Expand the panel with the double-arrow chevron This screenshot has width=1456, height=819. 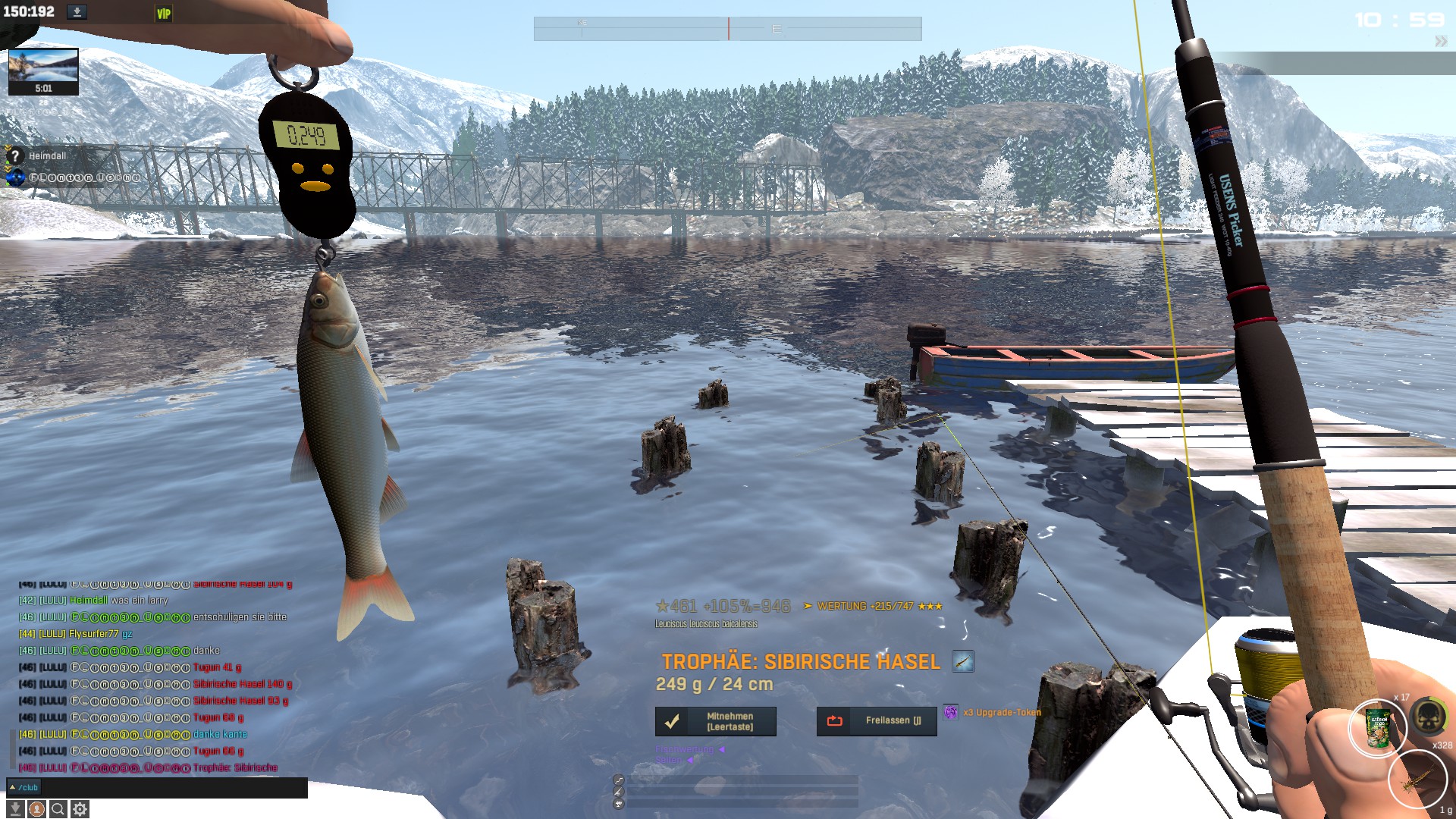pyautogui.click(x=1440, y=42)
